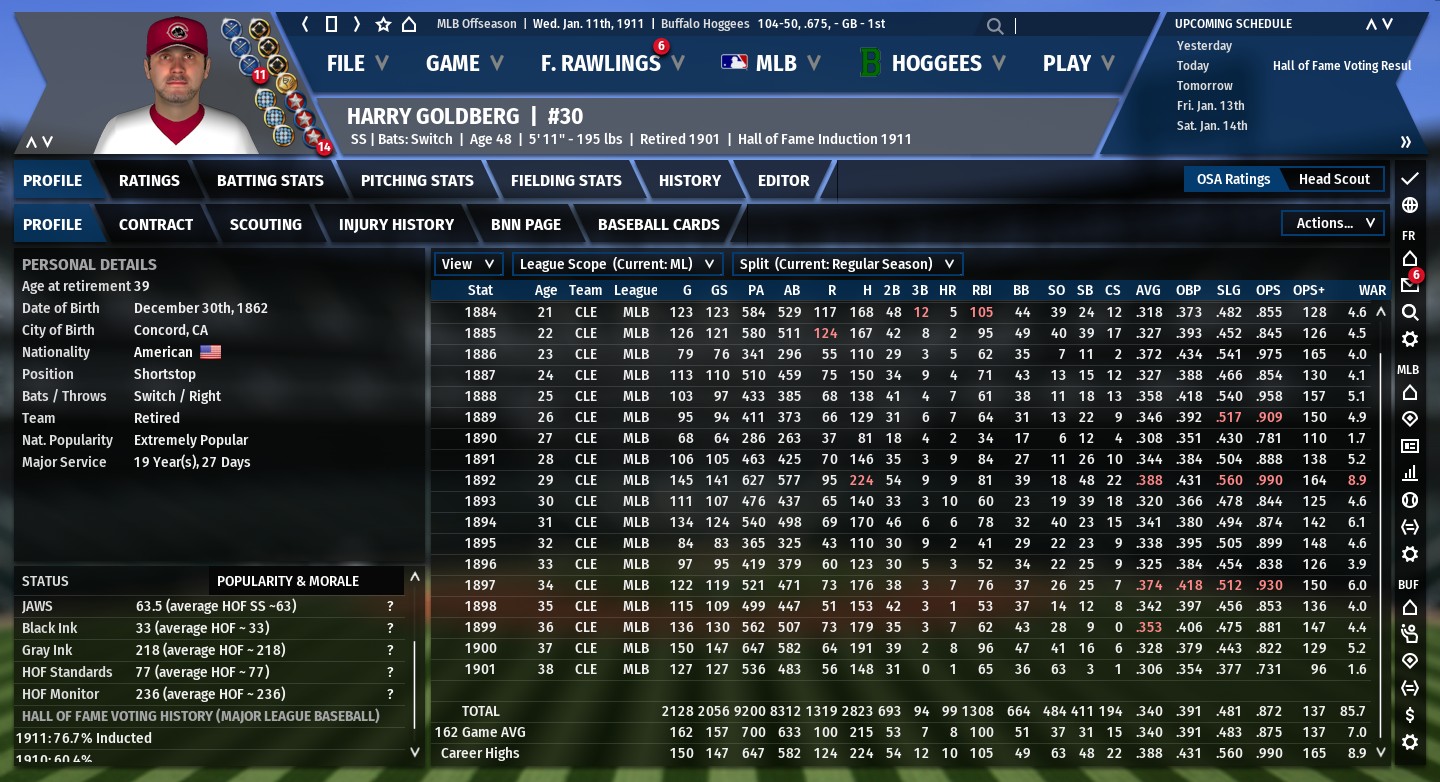Open the League Scope dropdown
This screenshot has width=1440, height=782.
618,264
